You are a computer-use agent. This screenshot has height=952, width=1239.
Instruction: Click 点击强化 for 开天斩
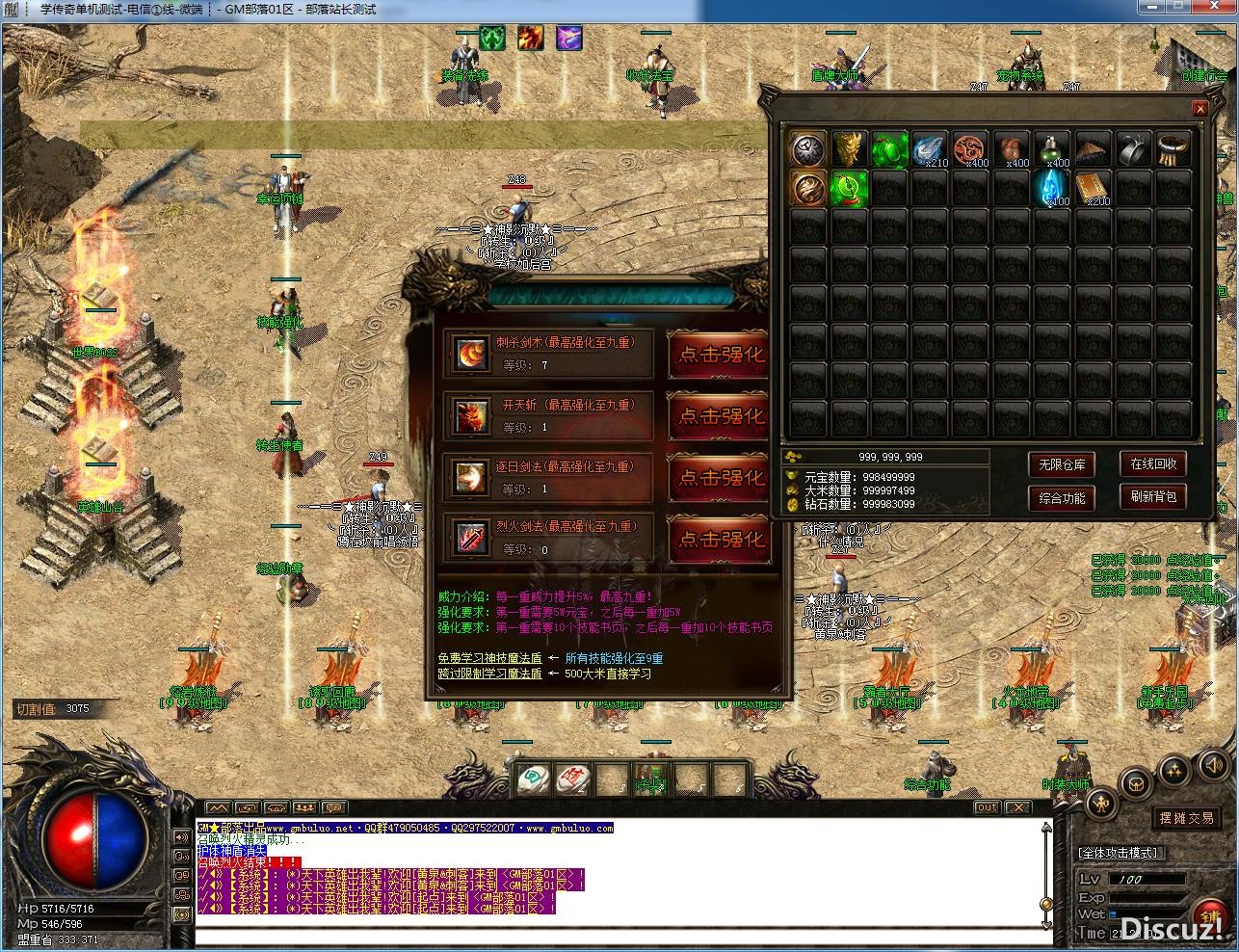click(719, 415)
